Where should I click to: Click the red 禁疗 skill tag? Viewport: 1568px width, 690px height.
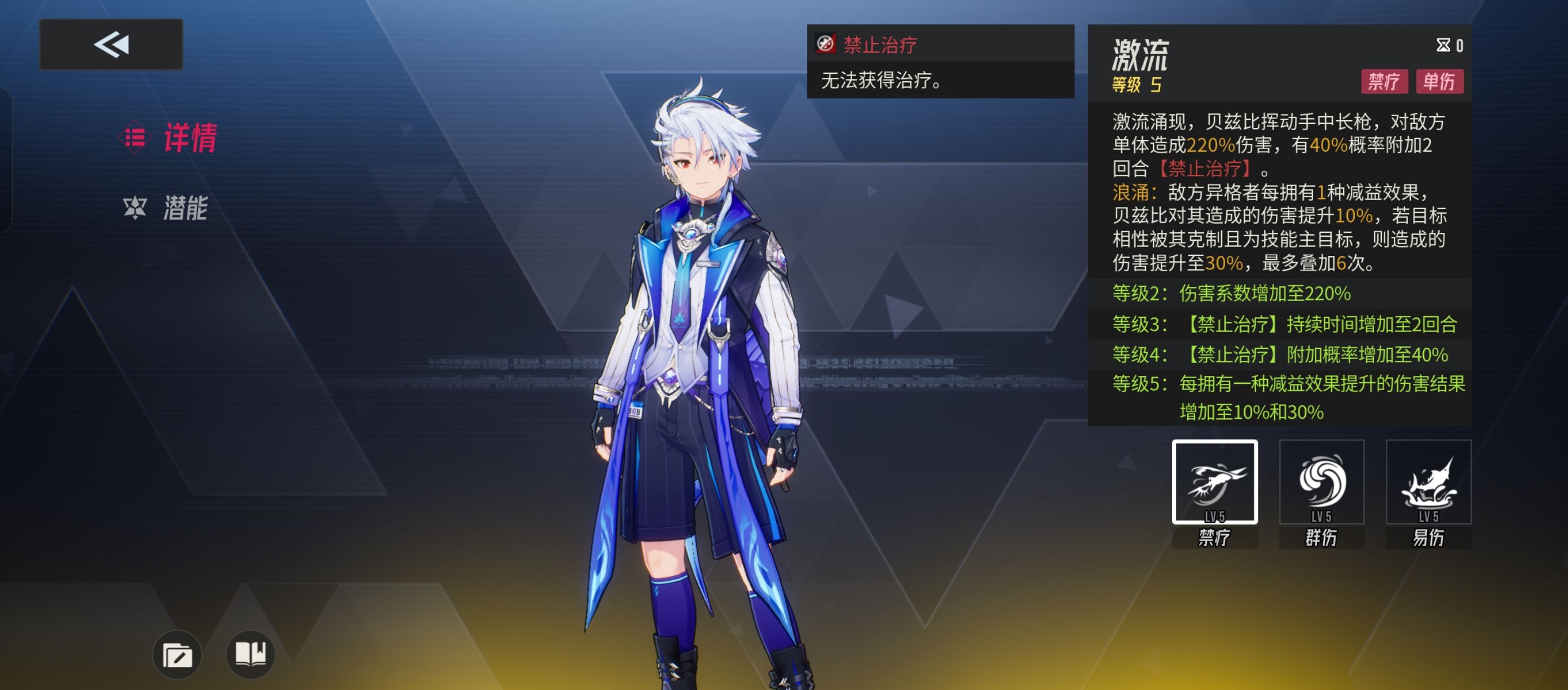coord(1384,82)
